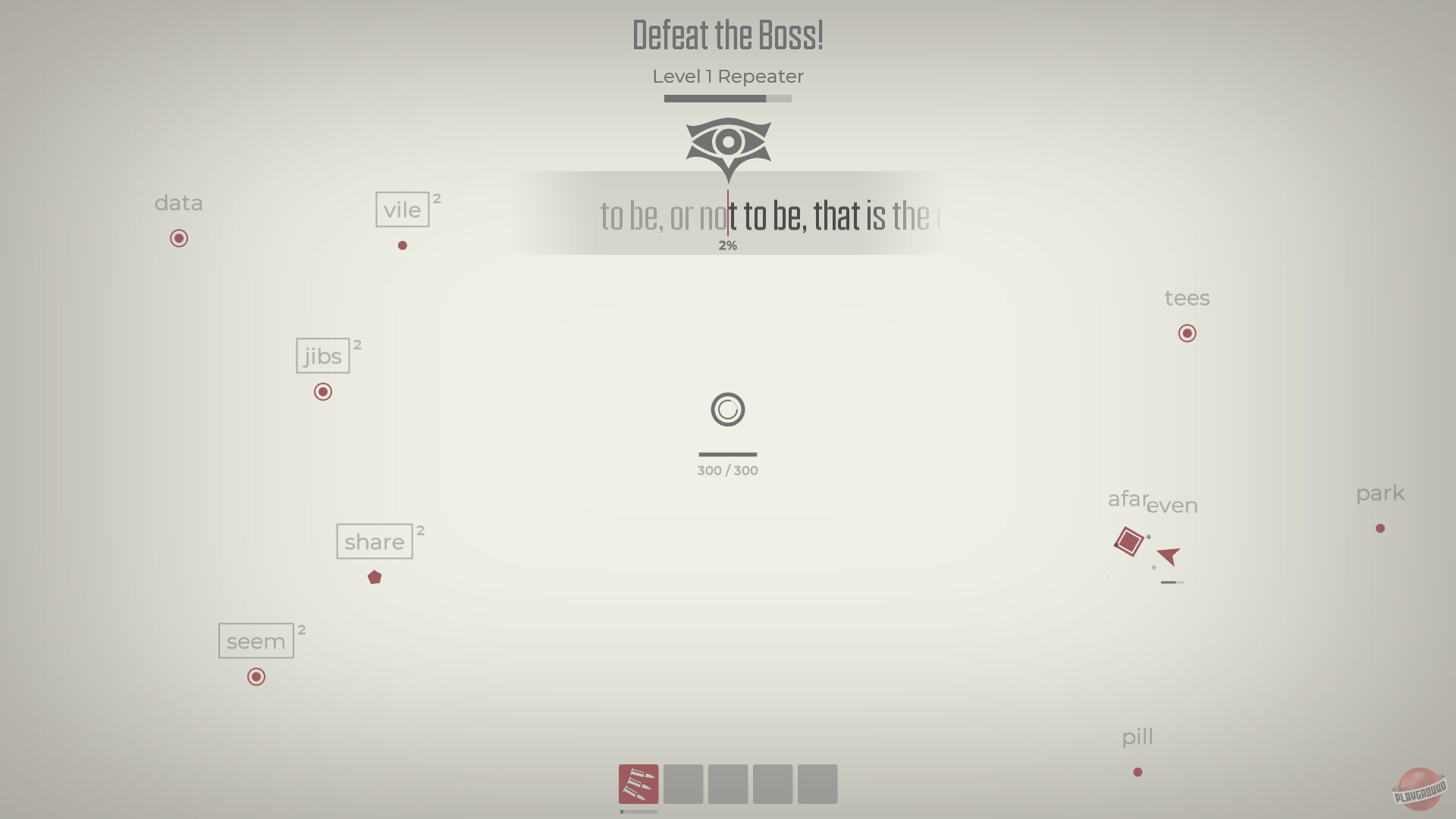The width and height of the screenshot is (1456, 819).
Task: Click the 'jibs' word box with superscript 2
Action: pyautogui.click(x=322, y=355)
